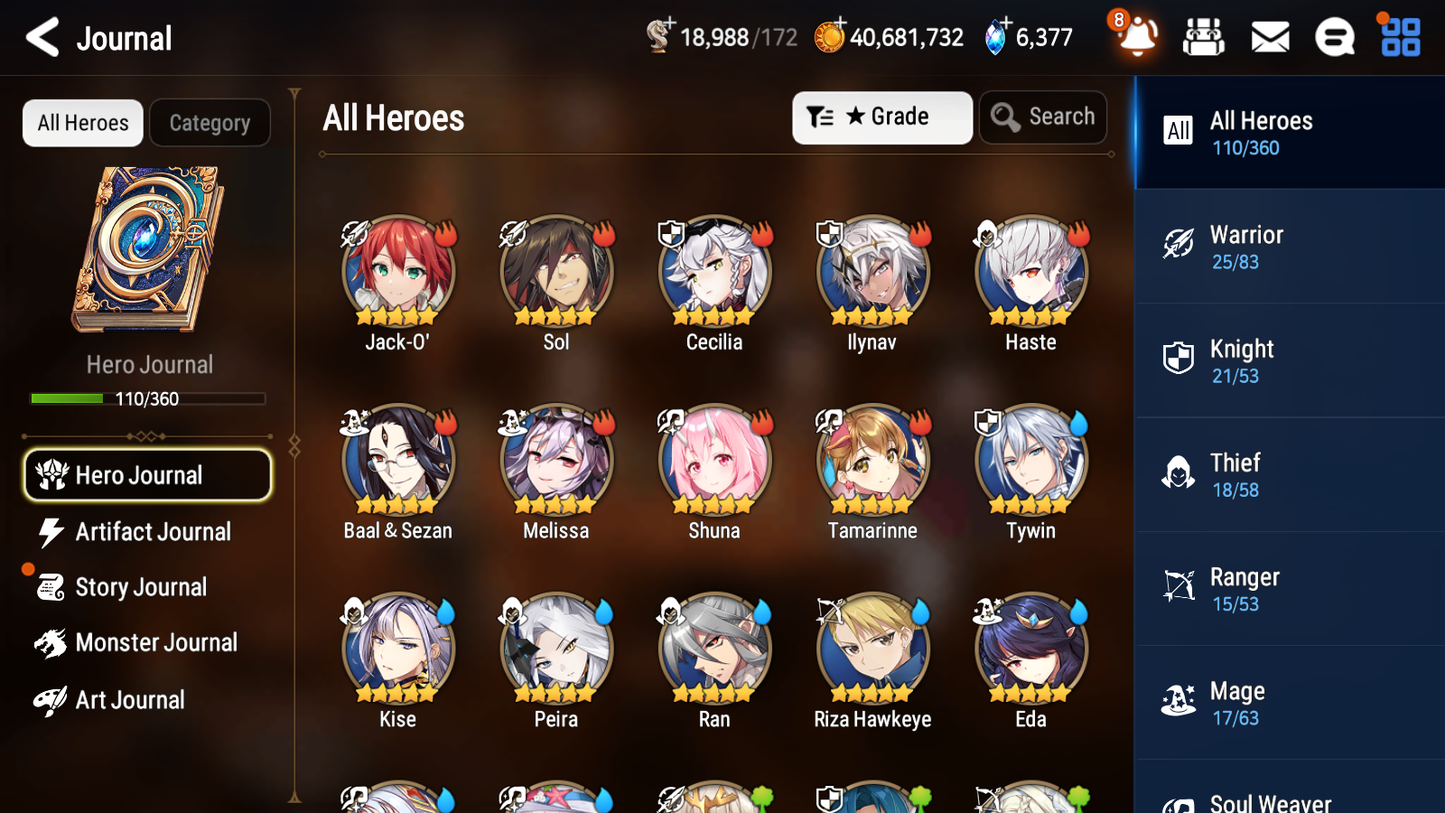Viewport: 1445px width, 813px height.
Task: Open the Search function
Action: (1043, 117)
